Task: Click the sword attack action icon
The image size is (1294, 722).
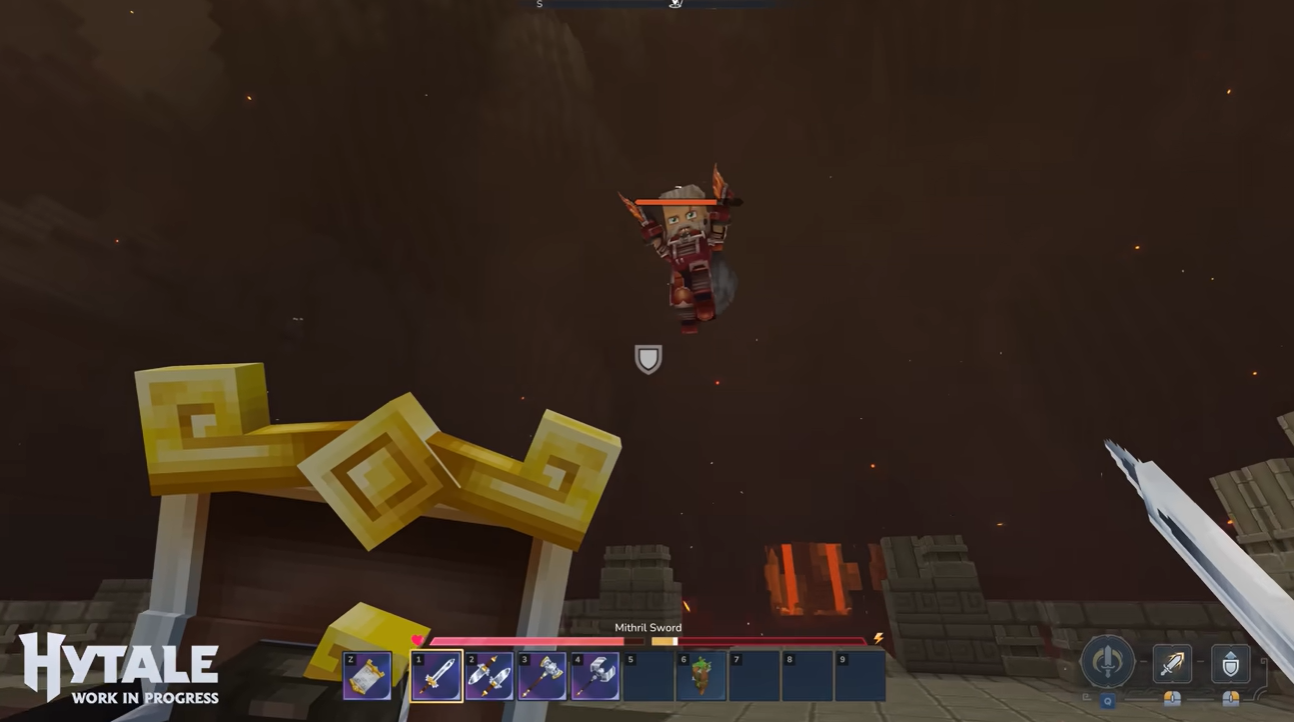Action: (1172, 663)
